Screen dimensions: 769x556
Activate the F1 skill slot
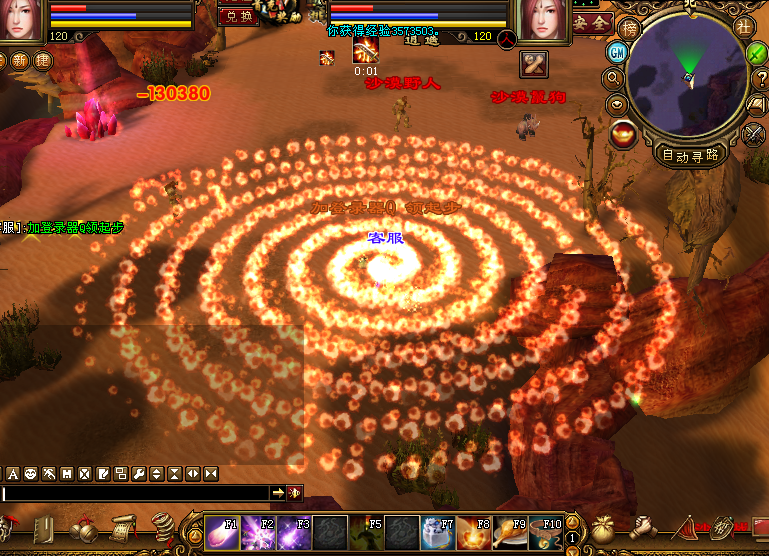coord(222,531)
